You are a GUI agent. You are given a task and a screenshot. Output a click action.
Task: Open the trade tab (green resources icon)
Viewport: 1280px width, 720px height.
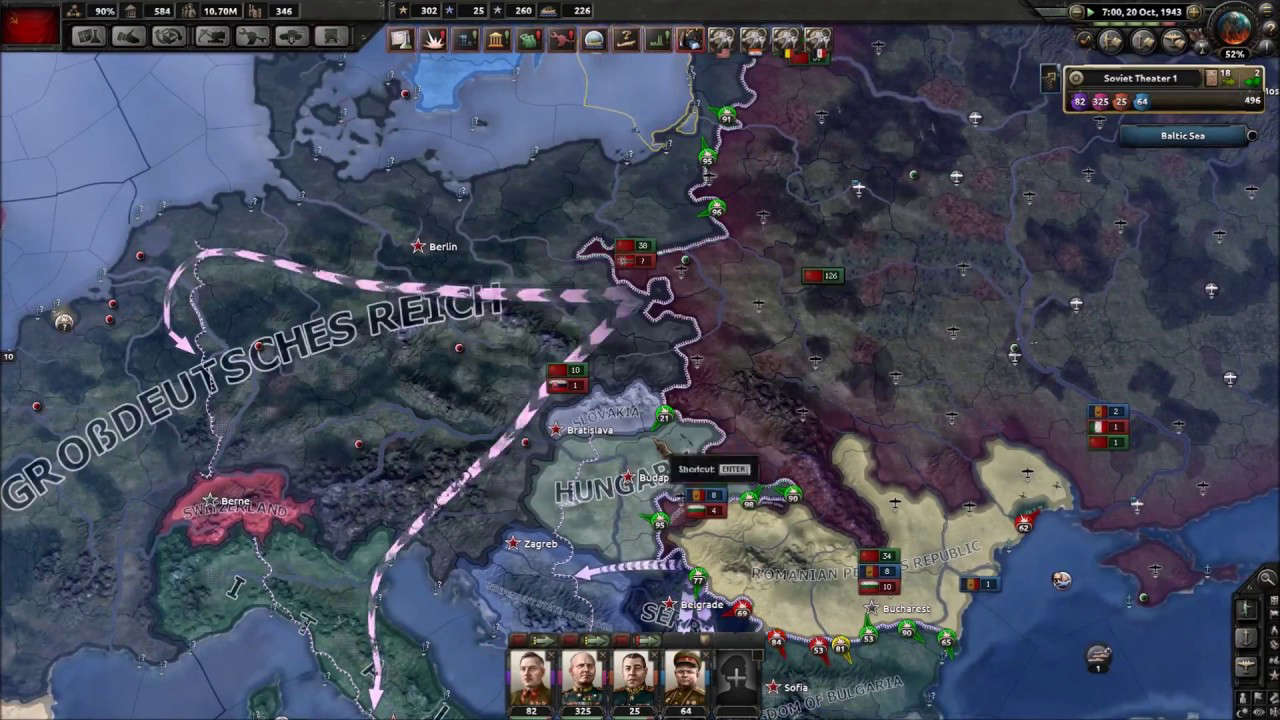pos(529,38)
